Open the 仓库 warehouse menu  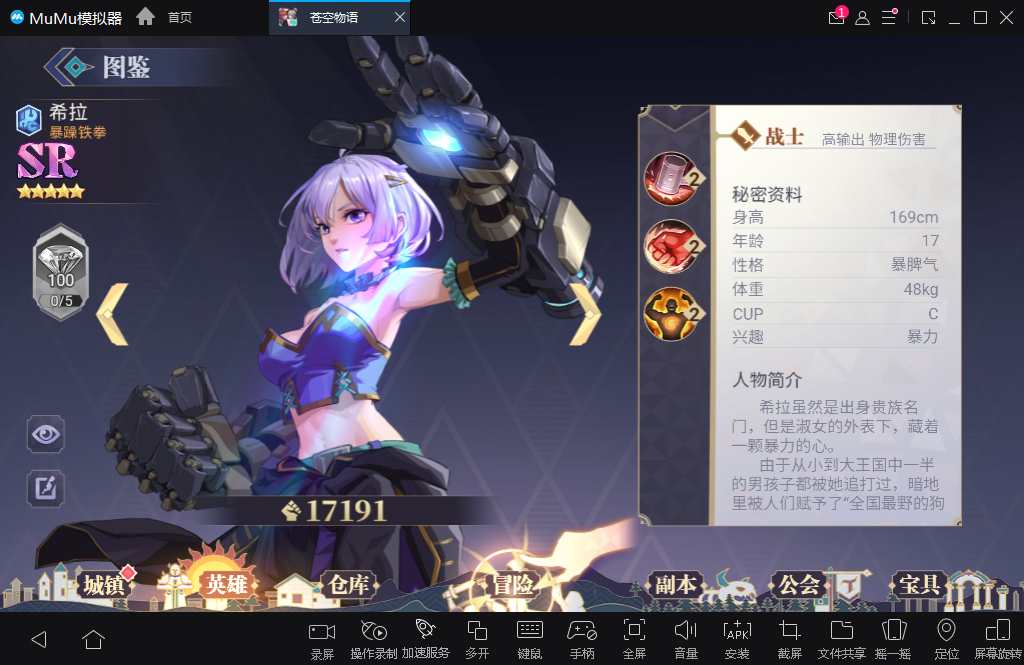(347, 585)
